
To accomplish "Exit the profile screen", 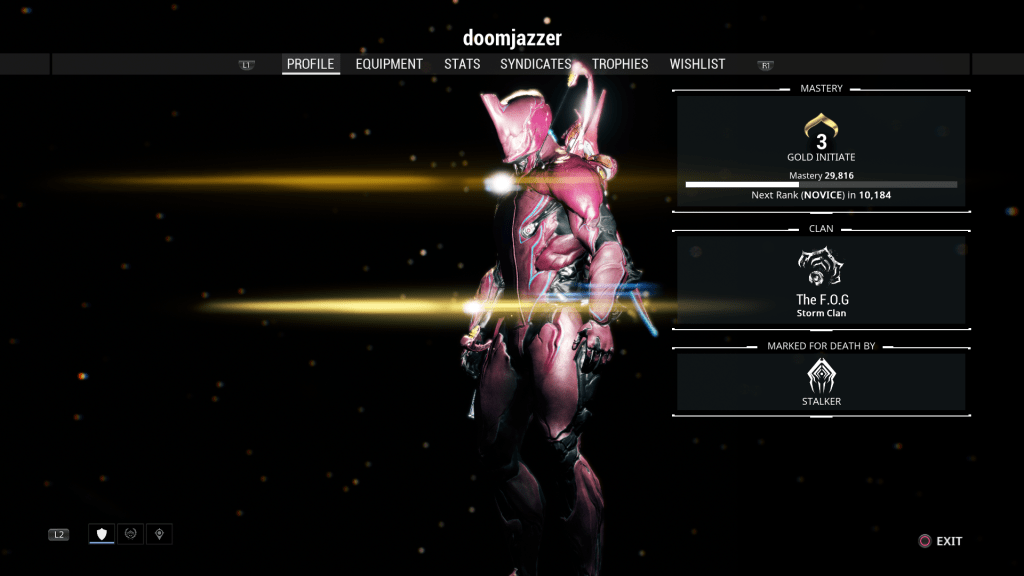I will click(940, 541).
